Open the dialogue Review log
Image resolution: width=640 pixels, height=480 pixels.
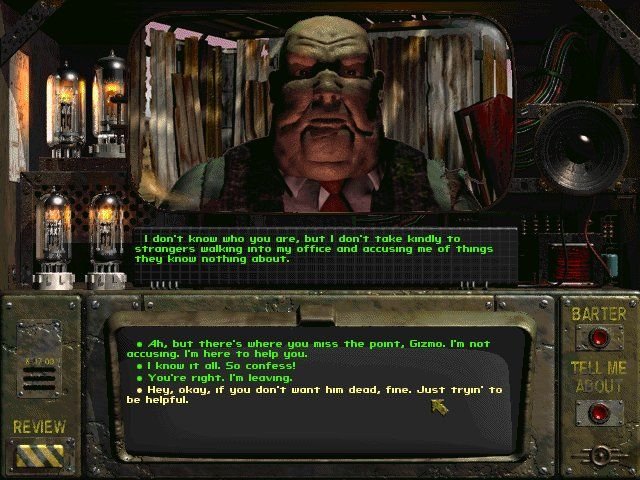pyautogui.click(x=40, y=454)
